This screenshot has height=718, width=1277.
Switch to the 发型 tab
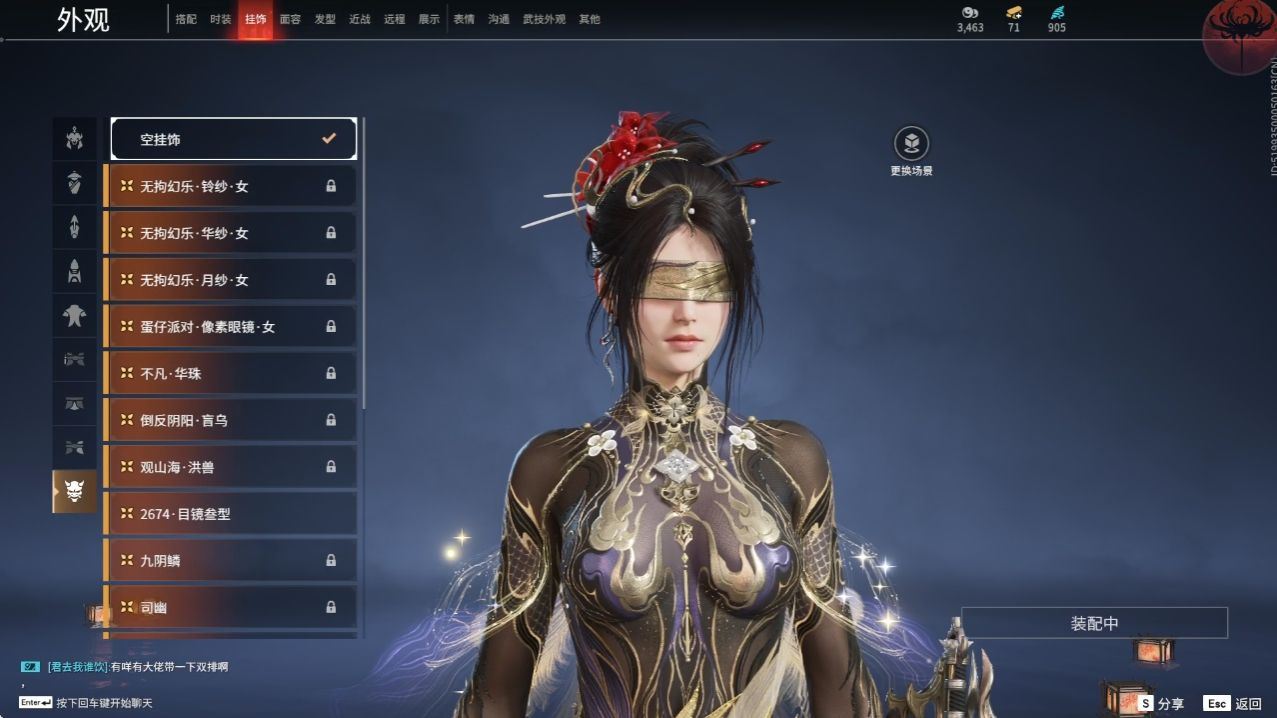tap(325, 19)
